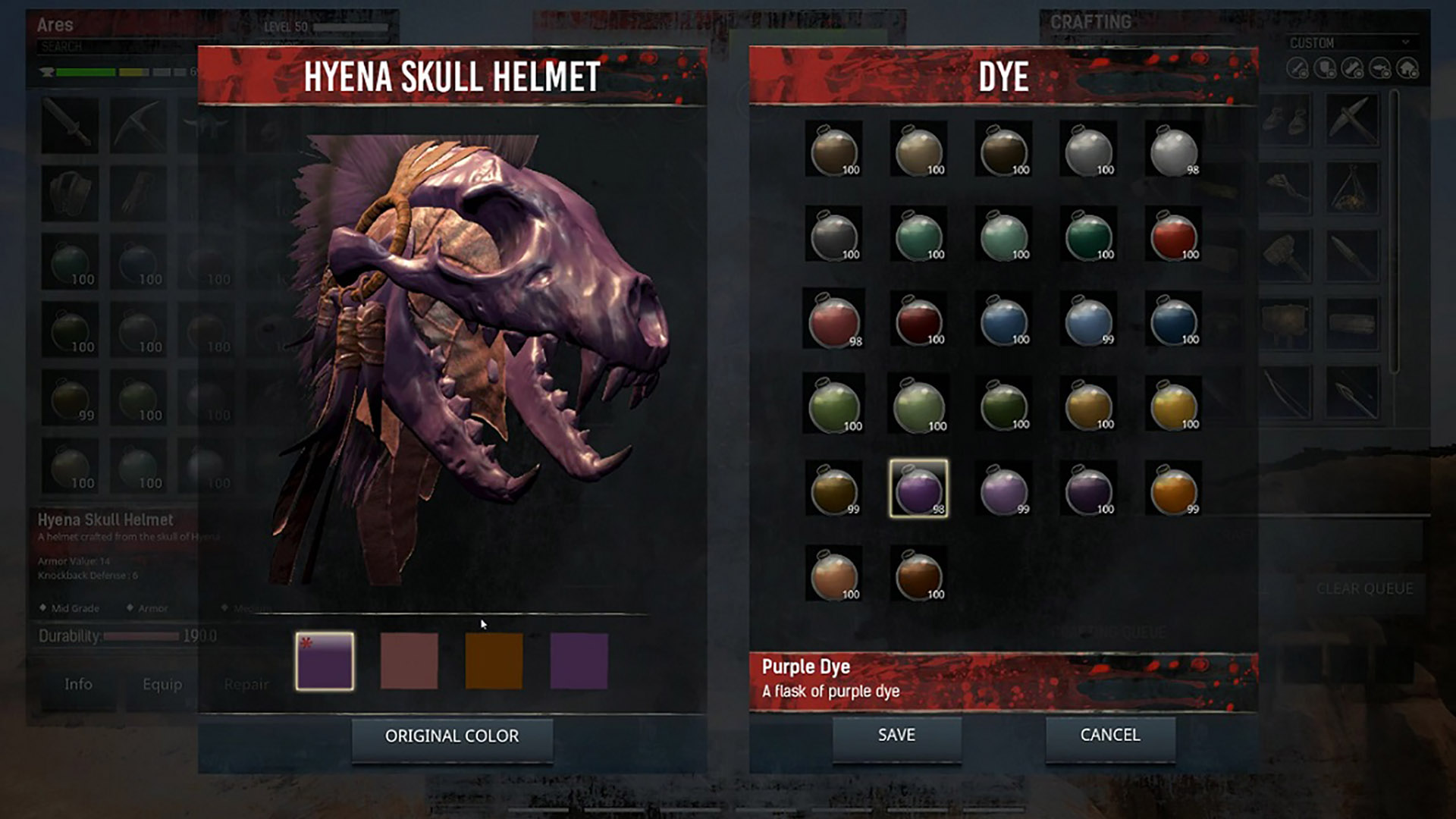Open the Info tab
The height and width of the screenshot is (819, 1456).
coord(78,684)
